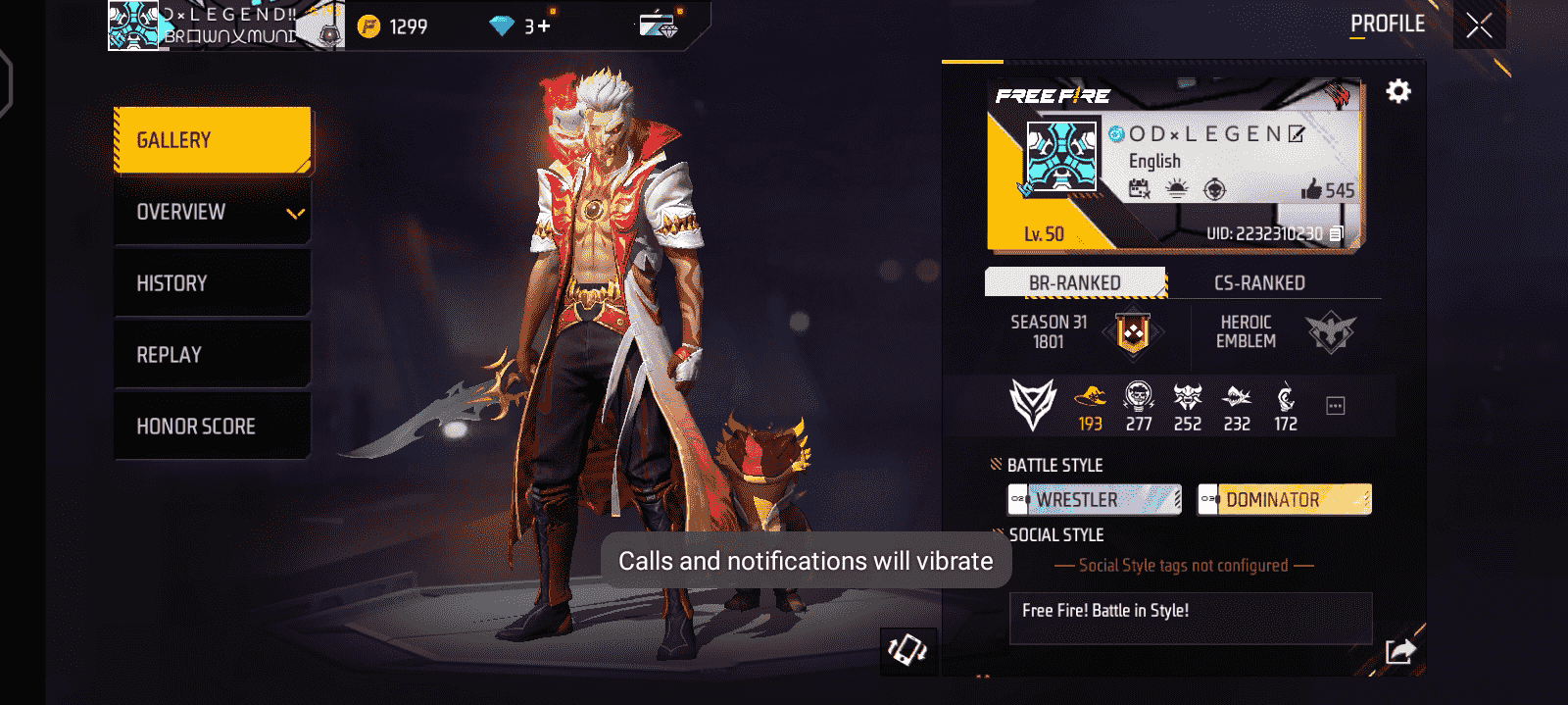Edit the player nickname with the pencil icon

pyautogui.click(x=1297, y=134)
